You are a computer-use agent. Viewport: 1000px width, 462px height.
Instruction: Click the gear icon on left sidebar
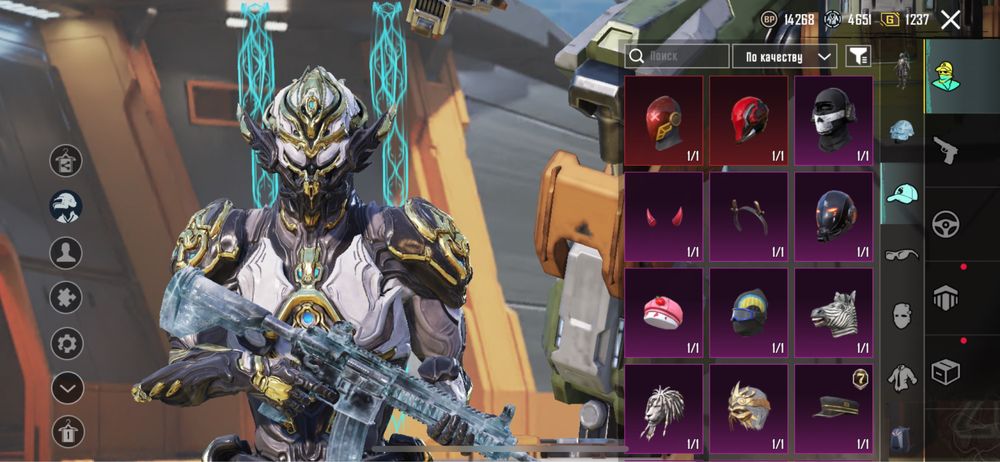67,344
